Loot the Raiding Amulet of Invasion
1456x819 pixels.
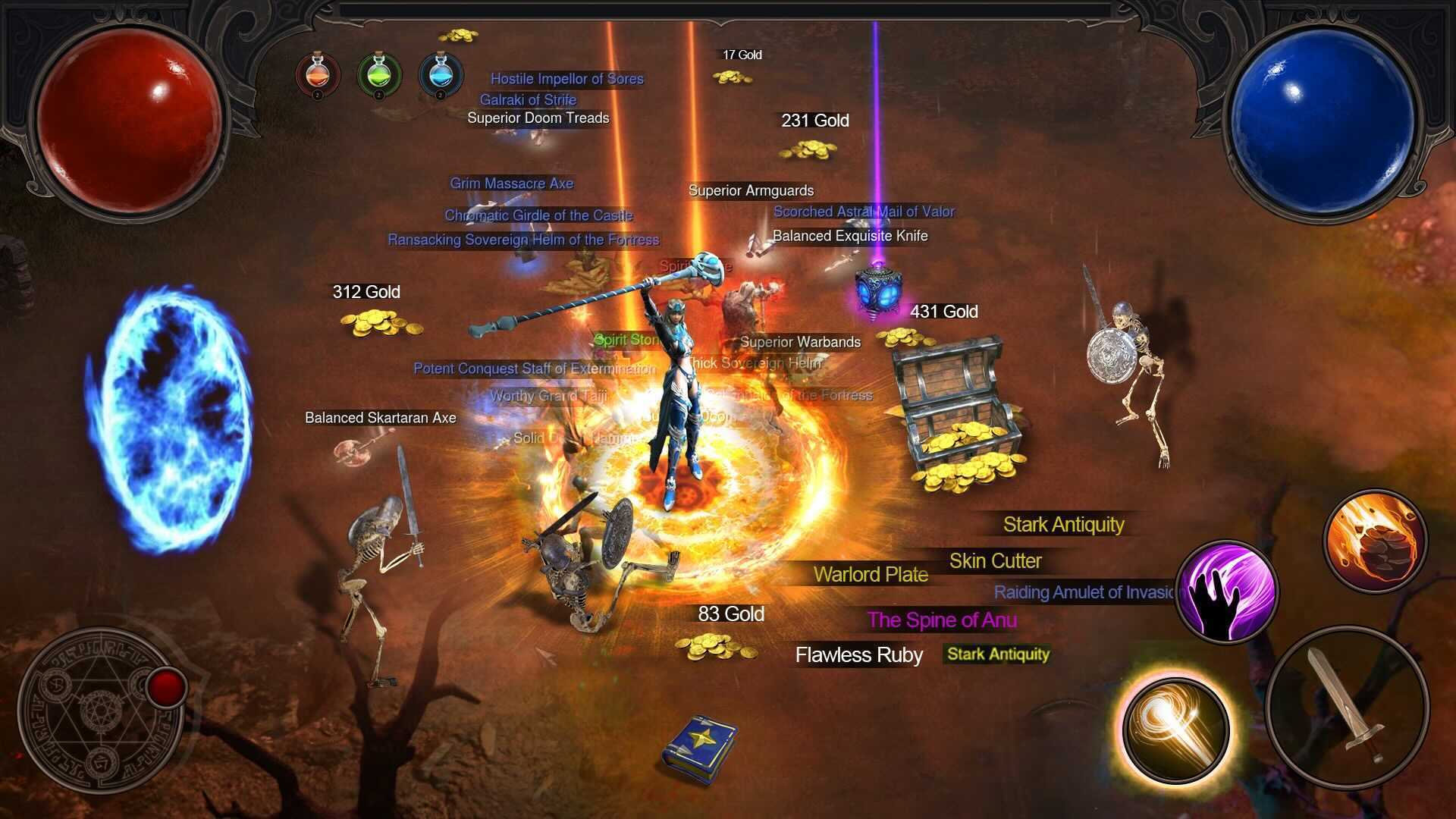(1080, 593)
